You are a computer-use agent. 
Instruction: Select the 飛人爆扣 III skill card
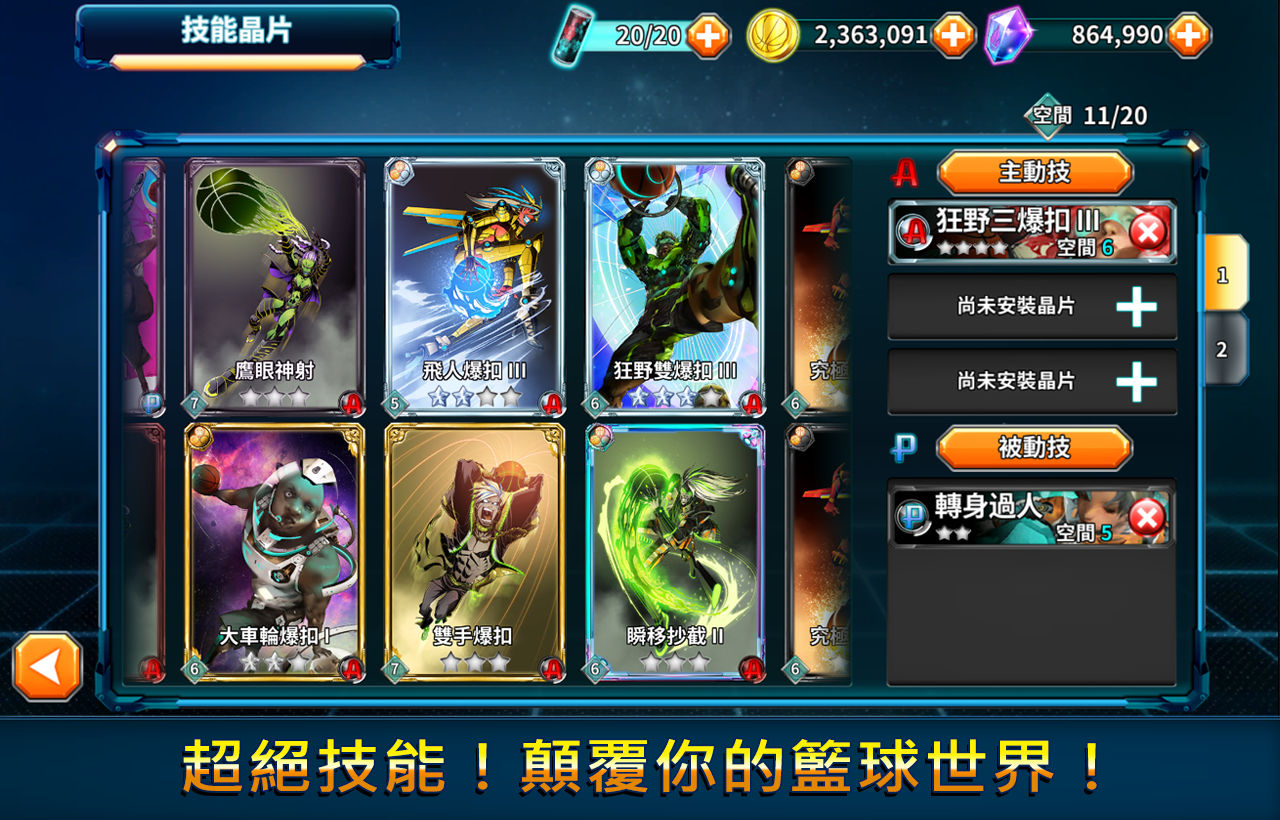pyautogui.click(x=475, y=285)
